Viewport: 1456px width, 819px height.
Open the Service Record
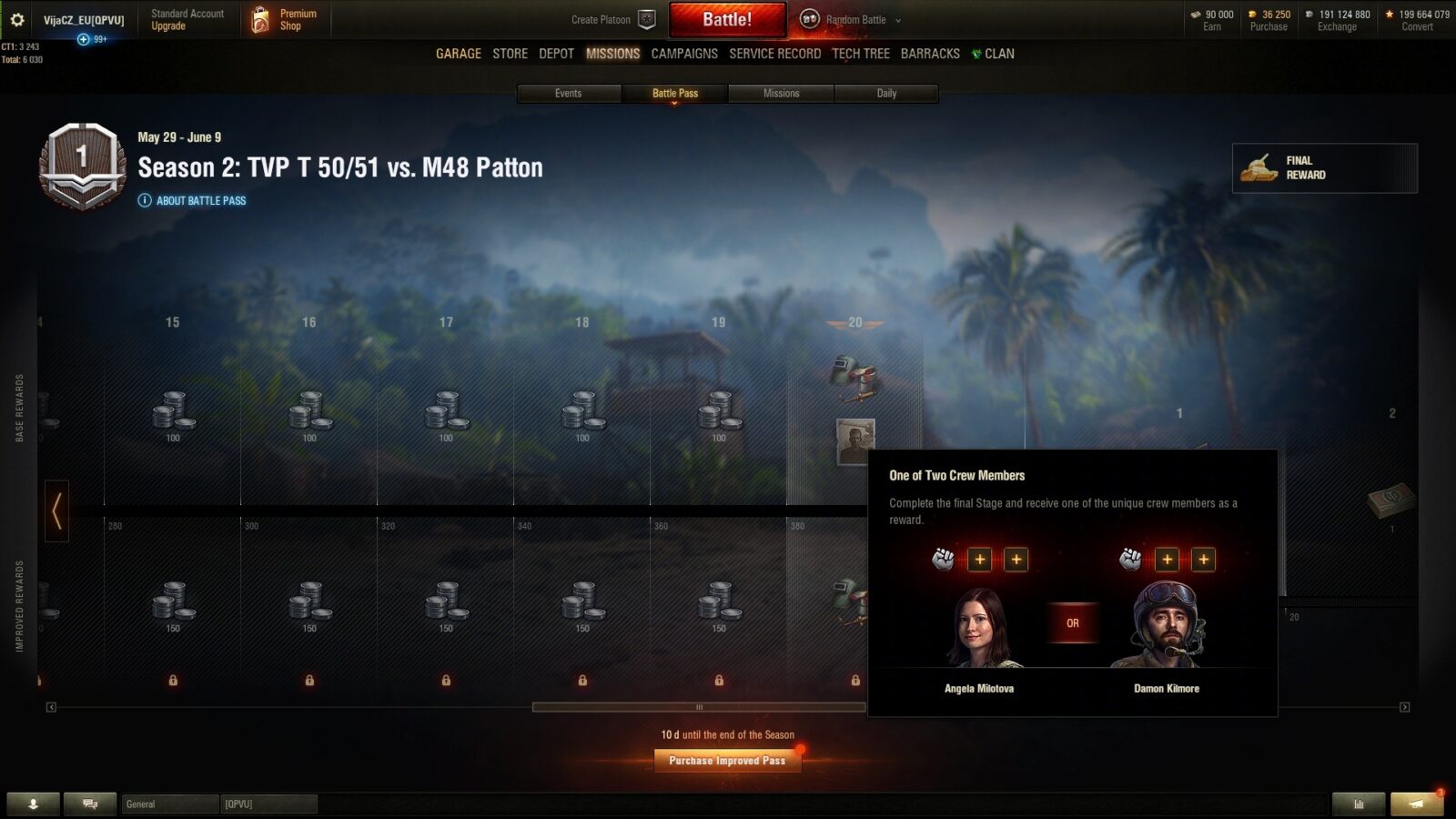point(774,54)
